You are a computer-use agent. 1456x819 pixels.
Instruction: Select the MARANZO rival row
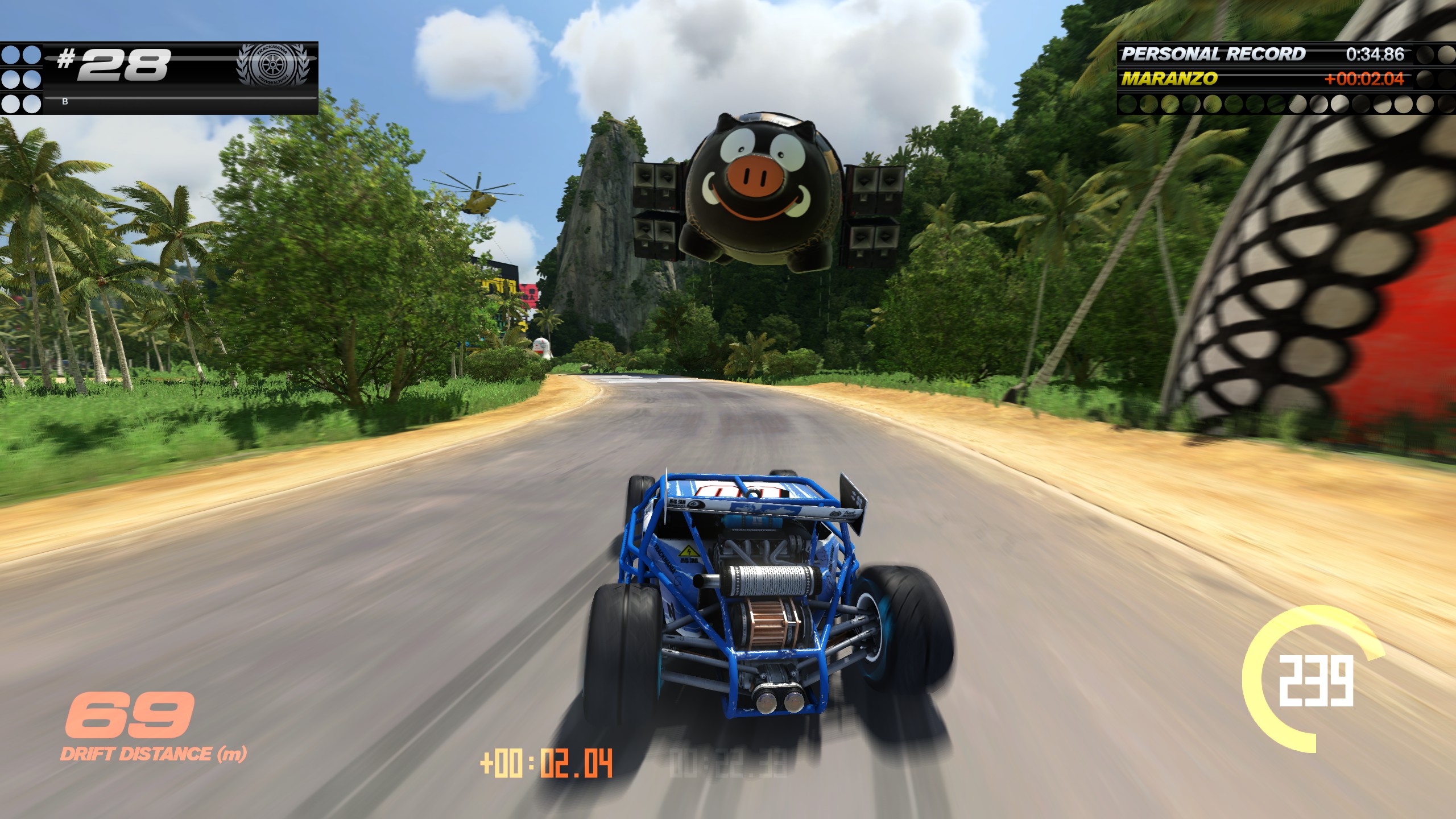tap(1261, 78)
